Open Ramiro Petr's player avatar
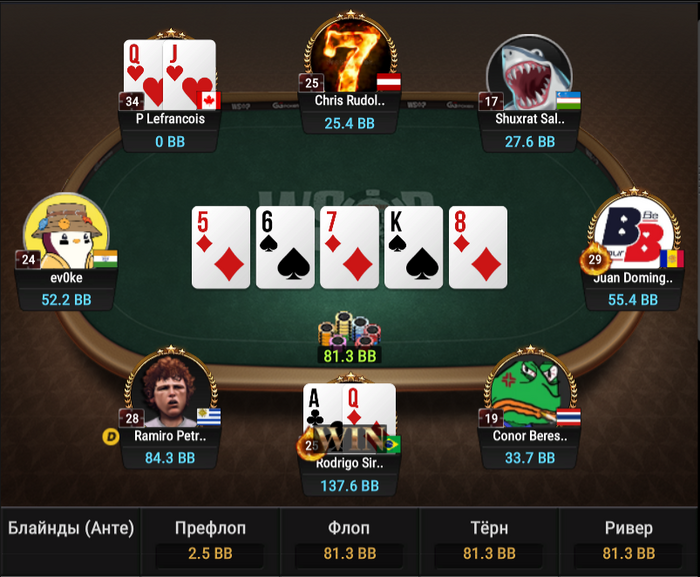Viewport: 700px width, 577px height. (x=170, y=392)
